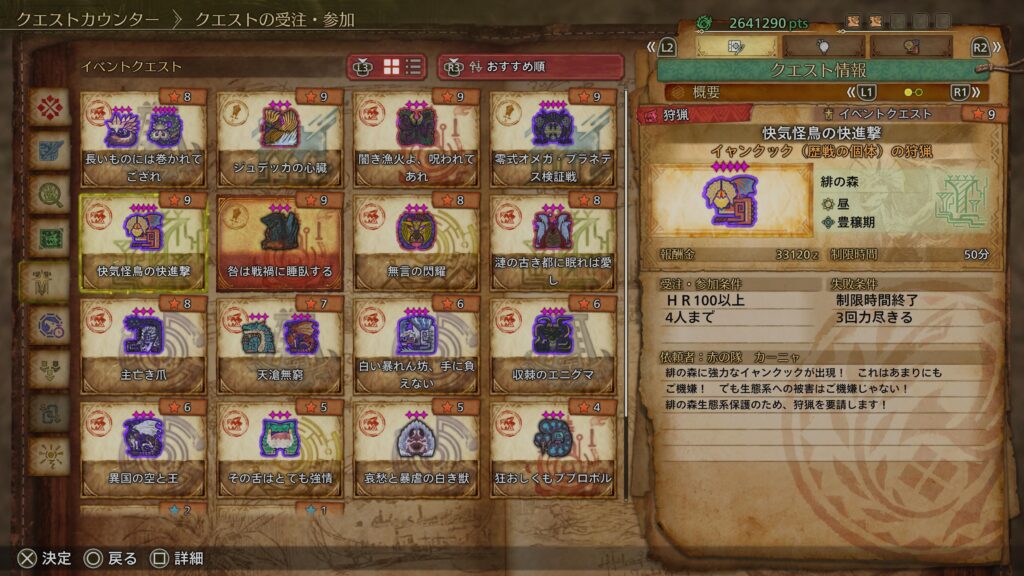Viewport: 1024px width, 576px height.
Task: Open the magnifying glass category tab
Action: (x=49, y=193)
